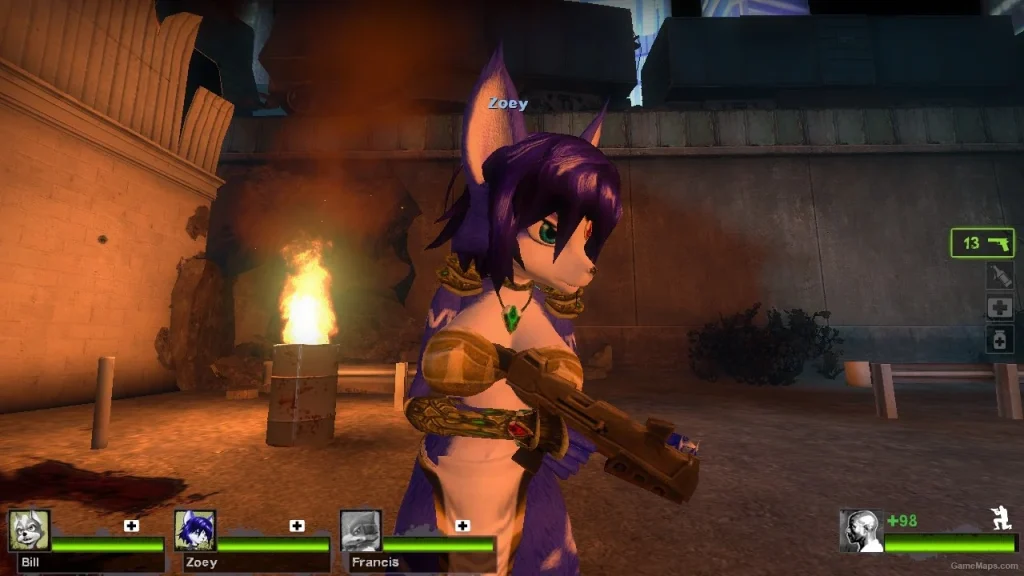This screenshot has width=1024, height=576.
Task: Click the crouching stance indicator icon
Action: coord(997,517)
